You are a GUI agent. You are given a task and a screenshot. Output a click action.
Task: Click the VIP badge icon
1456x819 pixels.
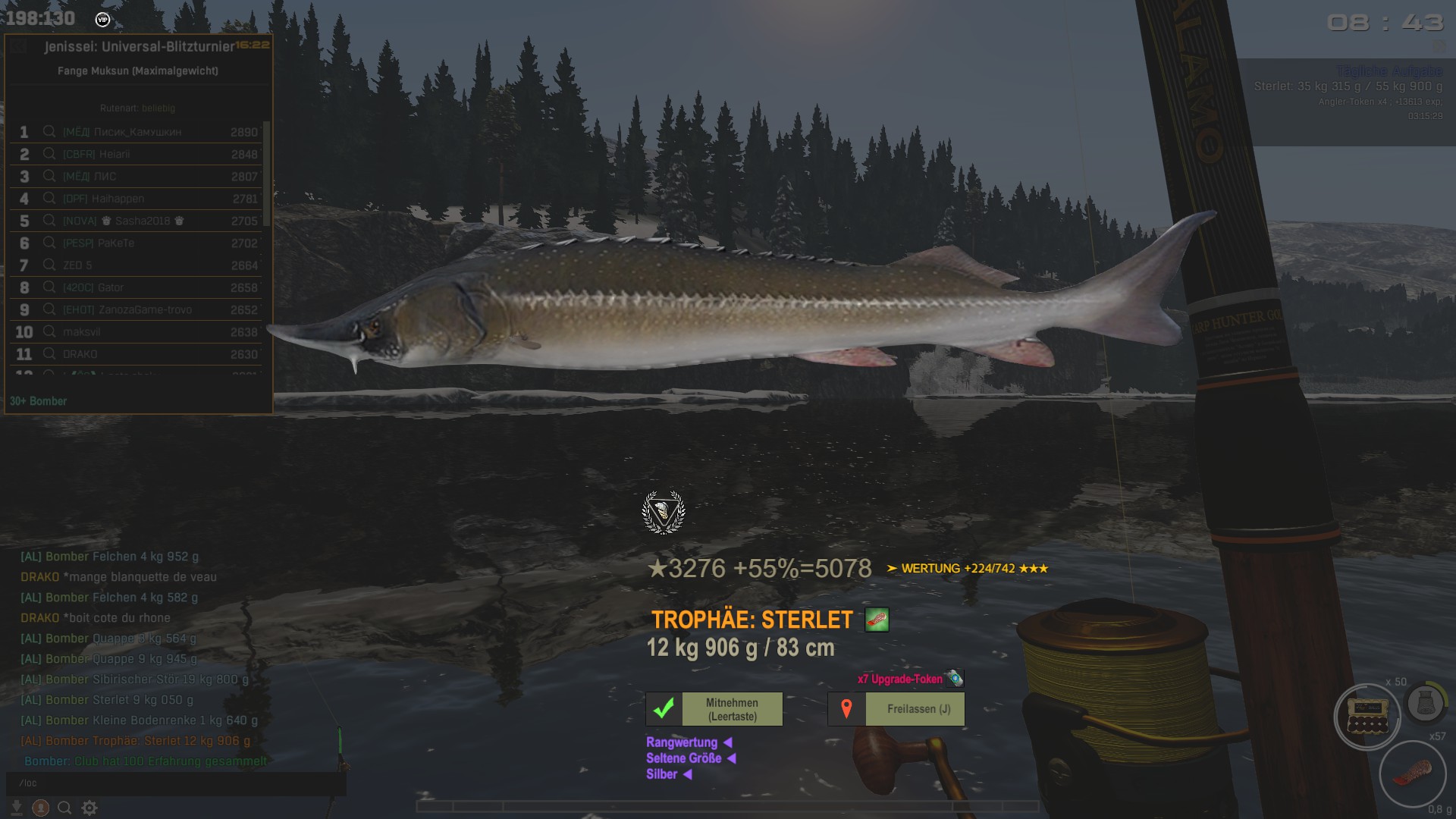pos(102,20)
